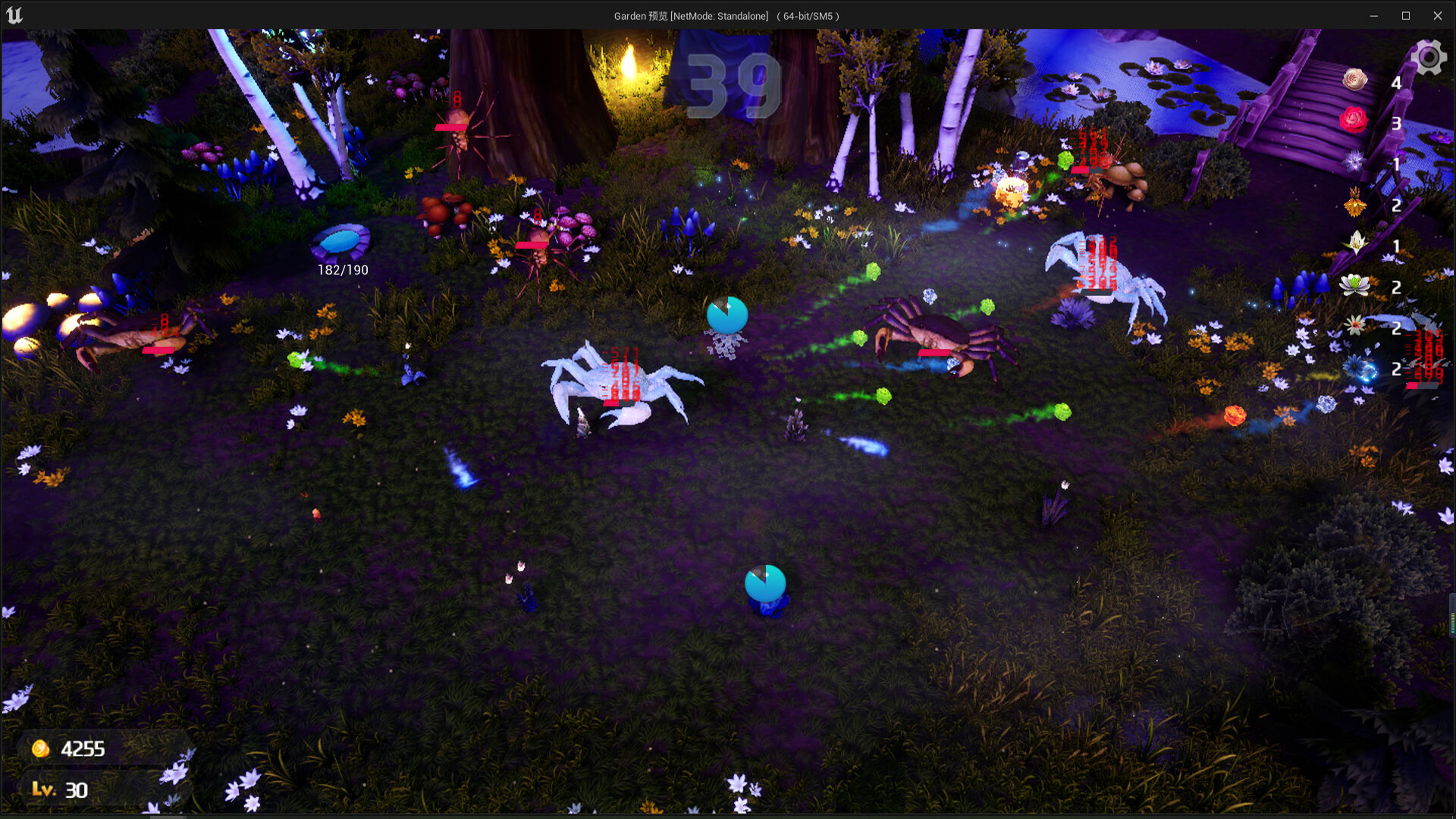Viewport: 1456px width, 819px height.
Task: Open the settings gear in the top-right corner
Action: coord(1429,56)
